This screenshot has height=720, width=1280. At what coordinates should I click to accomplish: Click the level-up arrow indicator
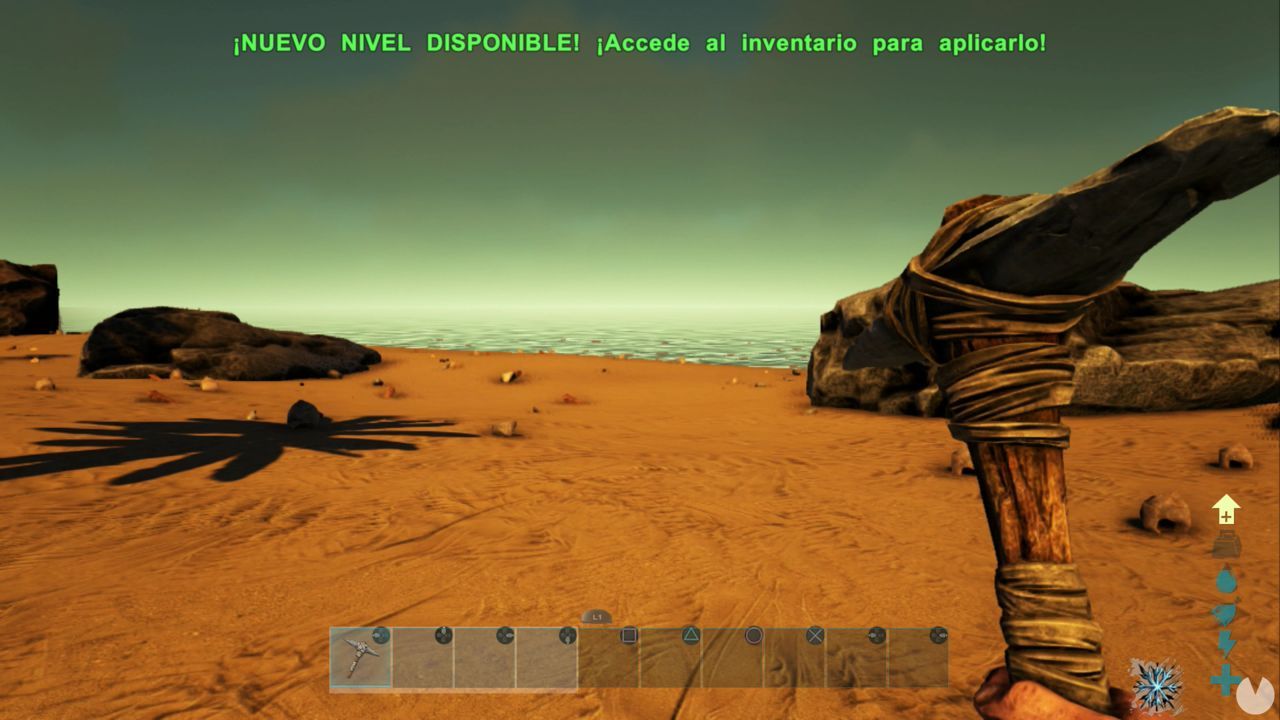[1225, 508]
